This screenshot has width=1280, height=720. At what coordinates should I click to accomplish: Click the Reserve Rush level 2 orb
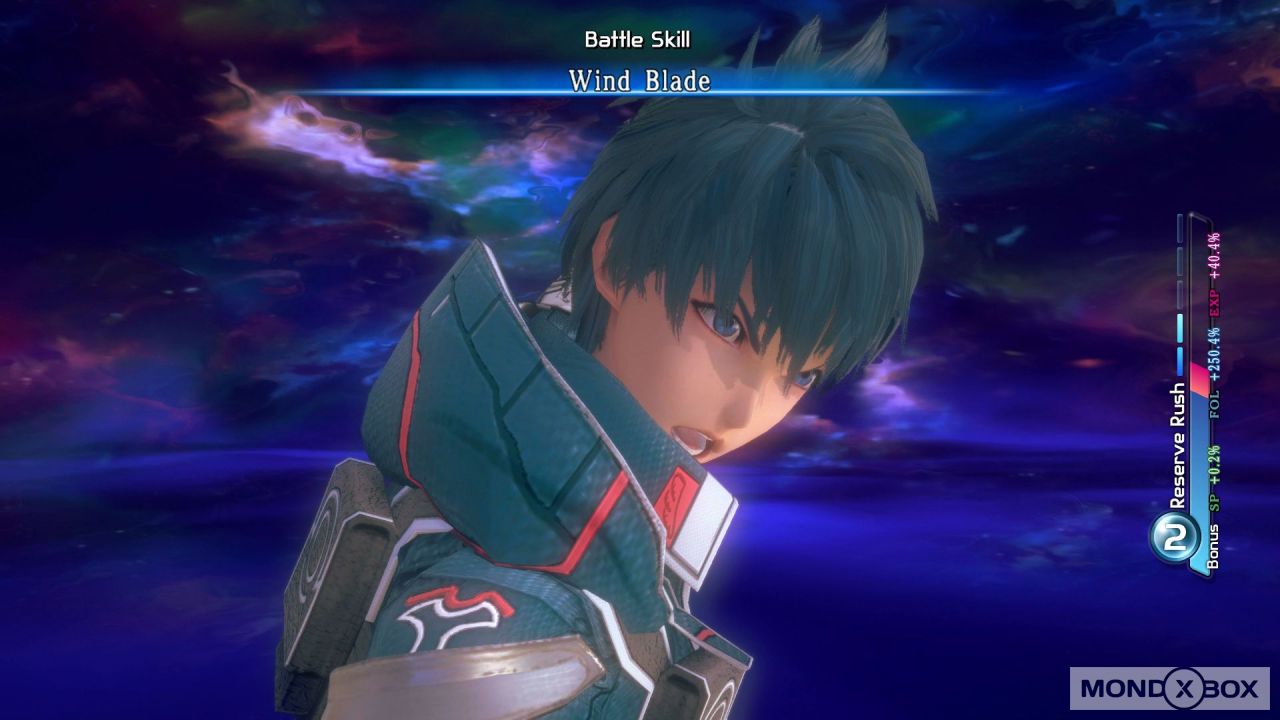[x=1175, y=535]
